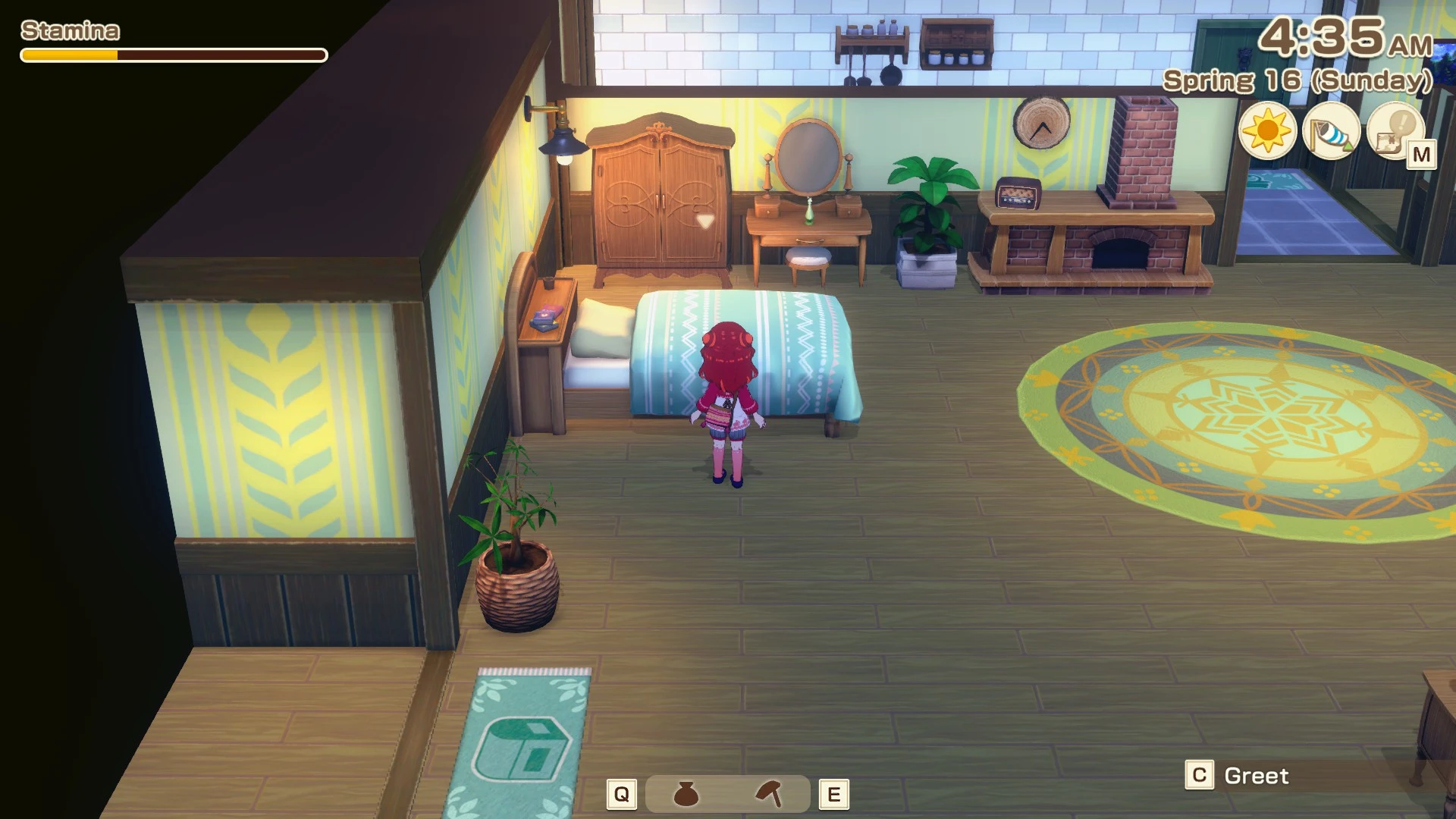This screenshot has width=1456, height=819.
Task: Click the windsock wind indicator icon
Action: pyautogui.click(x=1331, y=132)
